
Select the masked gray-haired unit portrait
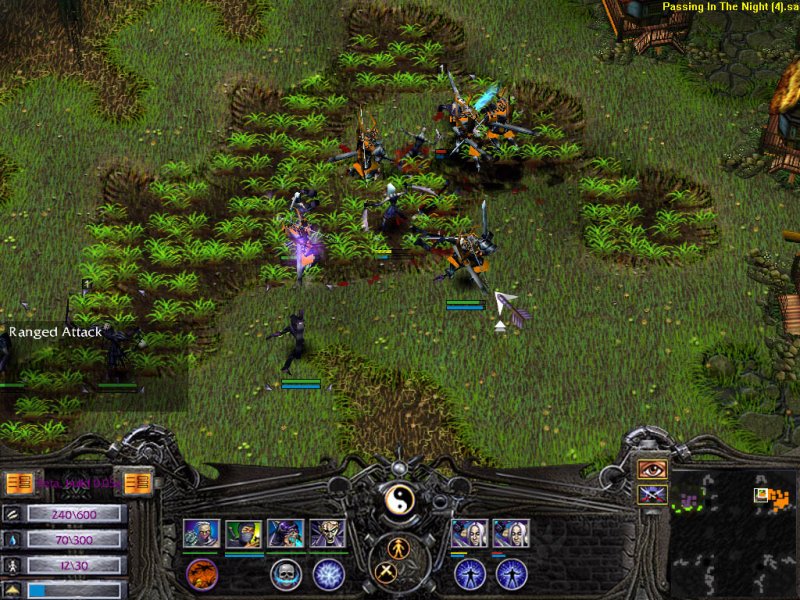point(201,533)
